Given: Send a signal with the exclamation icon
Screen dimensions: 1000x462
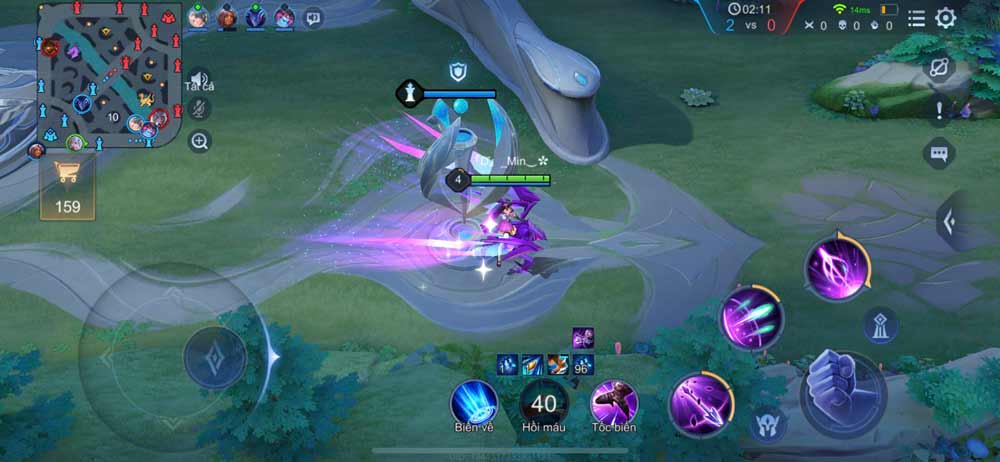Looking at the screenshot, I should click(939, 110).
